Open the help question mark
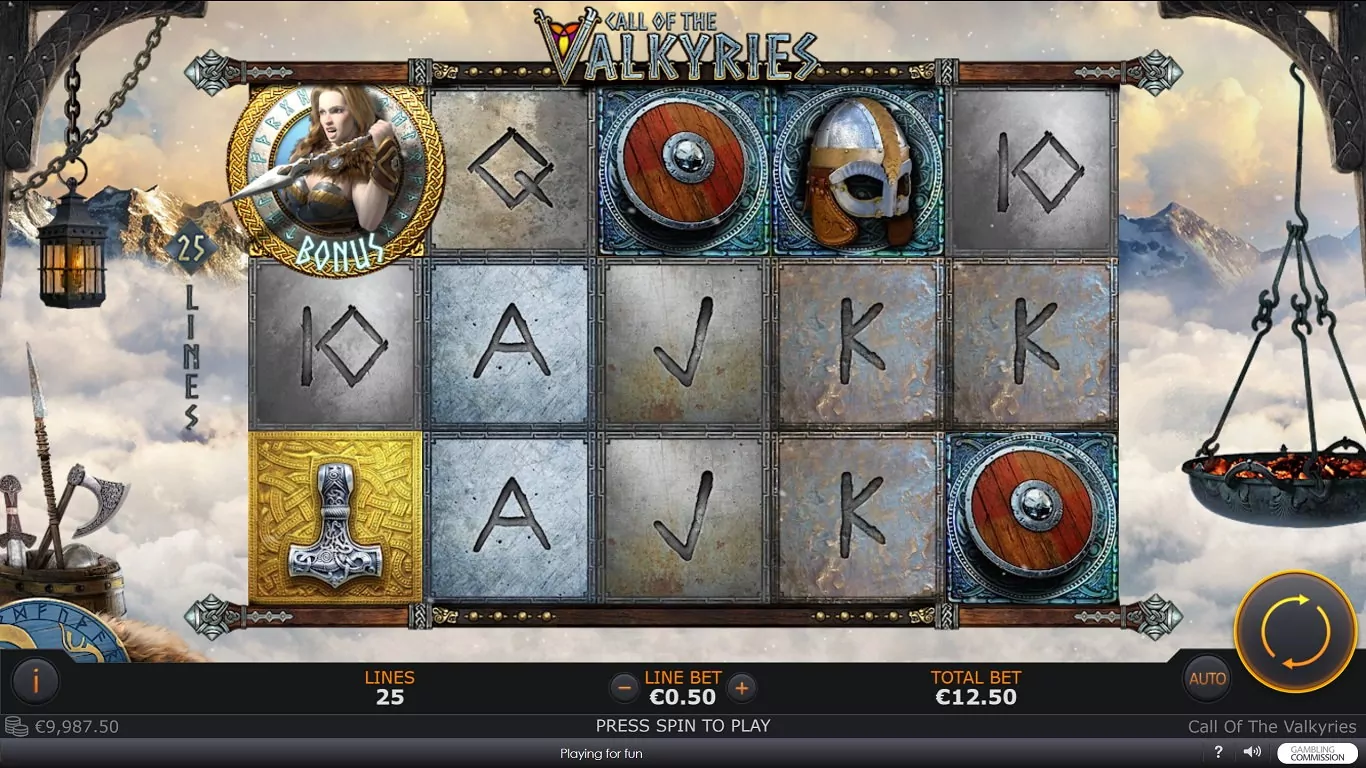Image resolution: width=1366 pixels, height=768 pixels. [1219, 752]
